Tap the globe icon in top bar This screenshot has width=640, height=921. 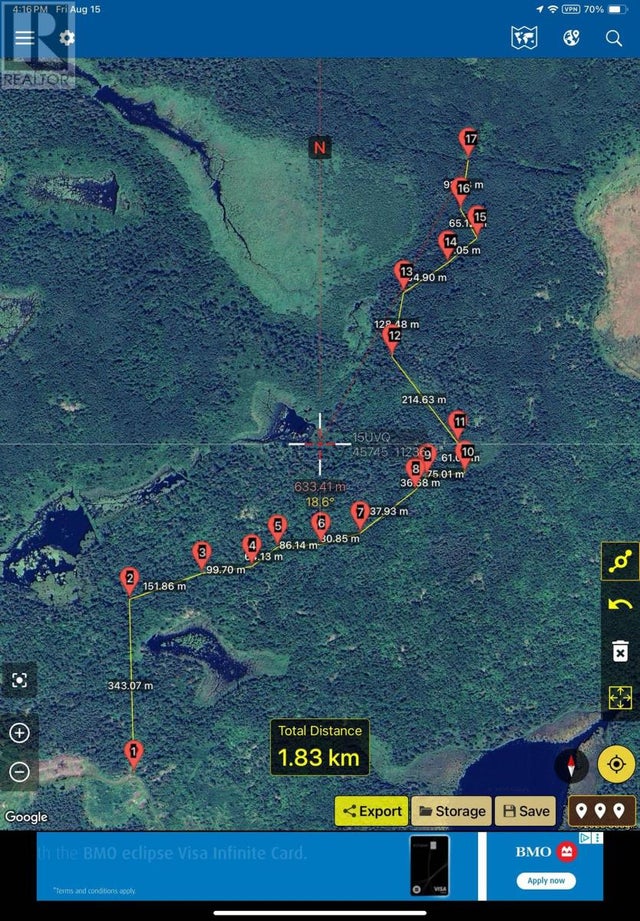(572, 38)
